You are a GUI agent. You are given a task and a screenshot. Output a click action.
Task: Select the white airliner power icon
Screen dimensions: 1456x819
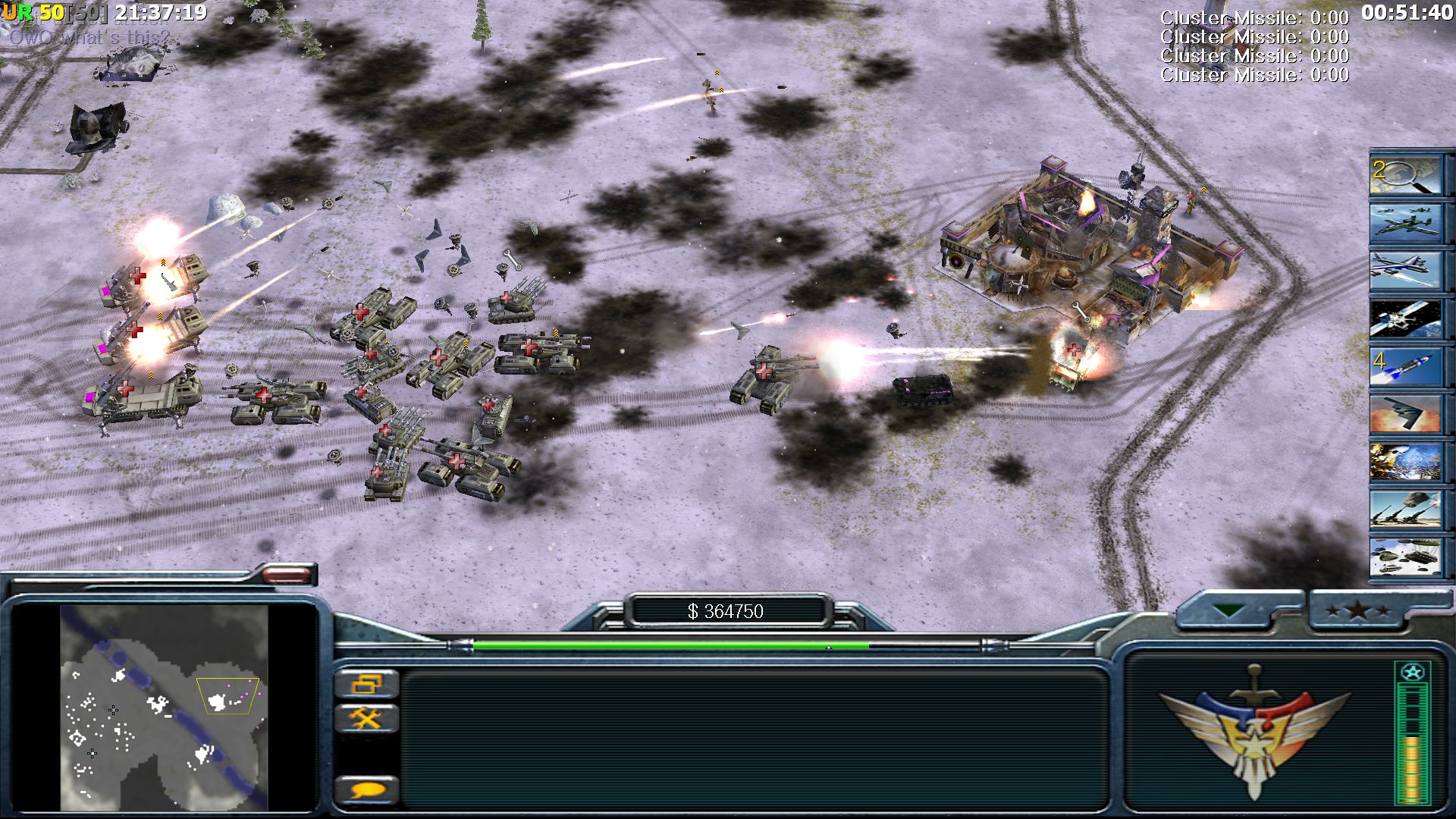1405,271
